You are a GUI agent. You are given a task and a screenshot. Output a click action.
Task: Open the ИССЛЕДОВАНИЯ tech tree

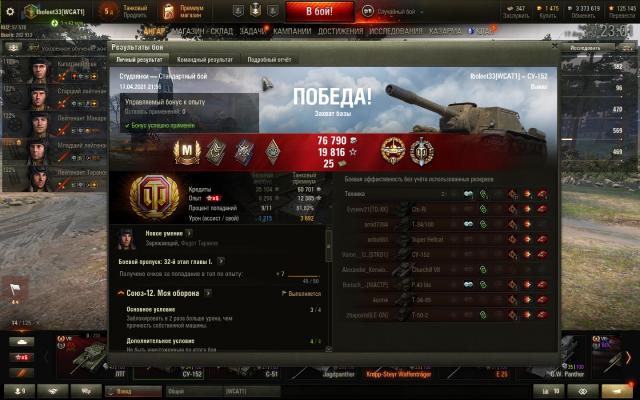[396, 31]
